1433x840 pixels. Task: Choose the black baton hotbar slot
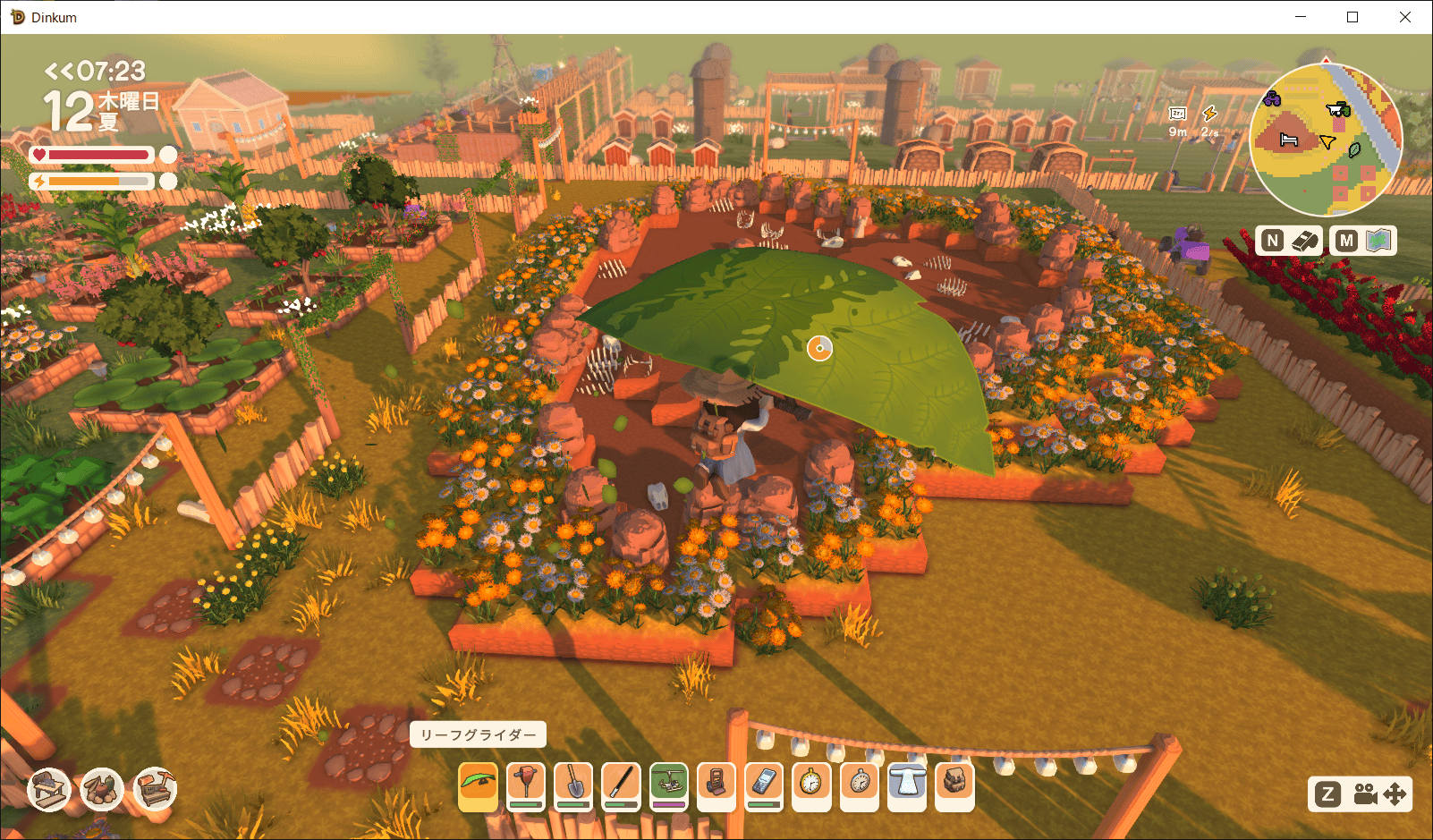tap(621, 785)
